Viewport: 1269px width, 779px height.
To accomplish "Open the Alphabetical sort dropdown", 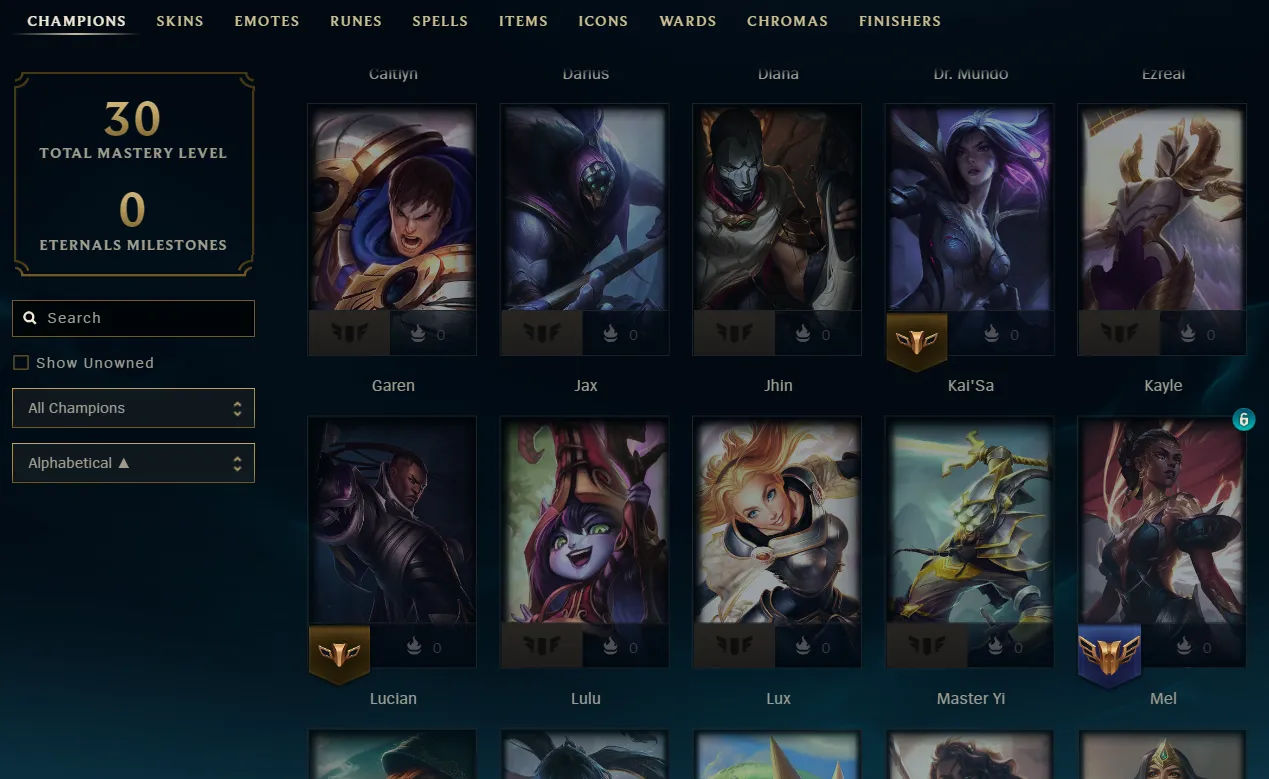I will click(x=133, y=463).
